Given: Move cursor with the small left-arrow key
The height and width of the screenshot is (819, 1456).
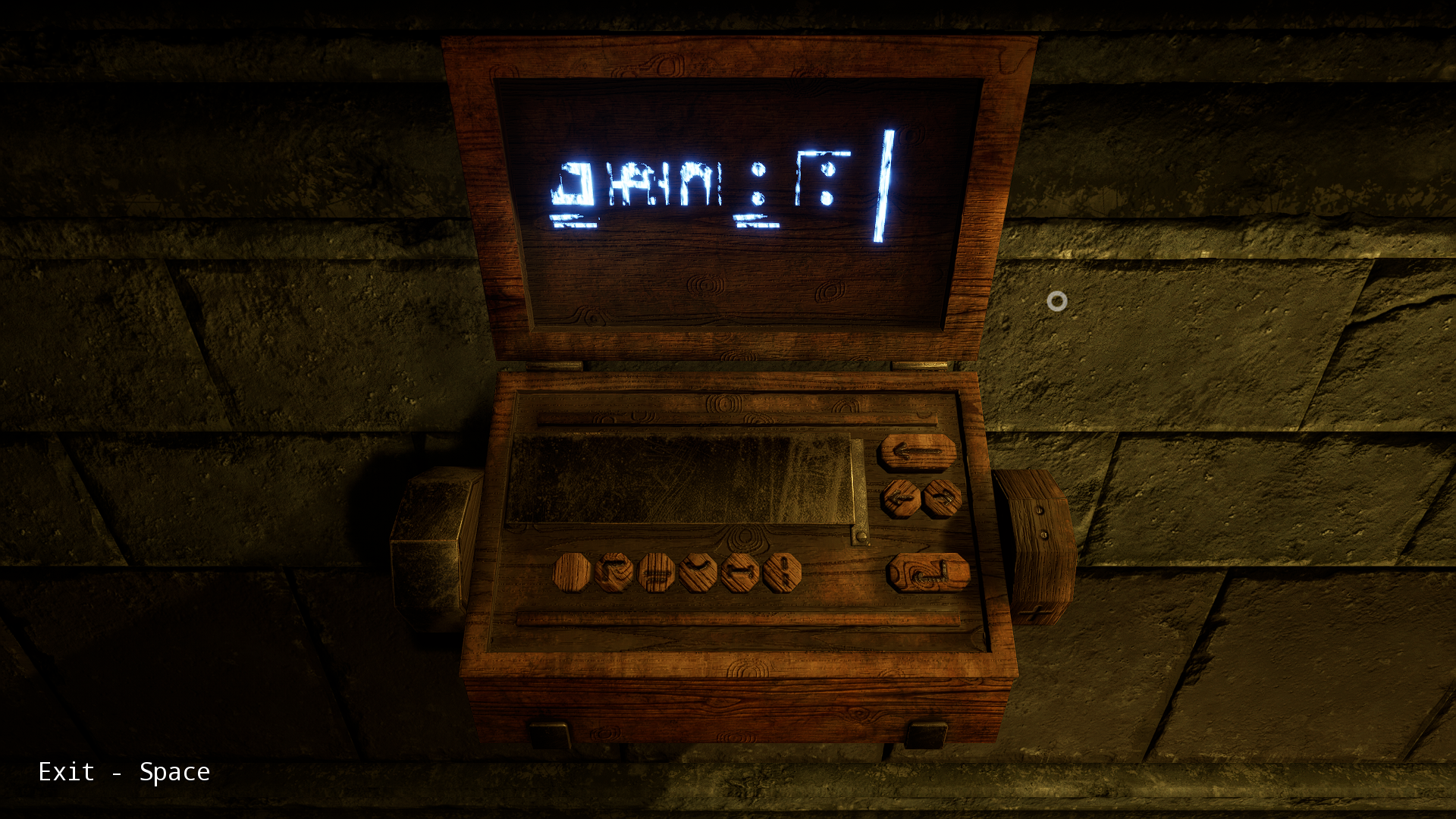Looking at the screenshot, I should [x=901, y=499].
